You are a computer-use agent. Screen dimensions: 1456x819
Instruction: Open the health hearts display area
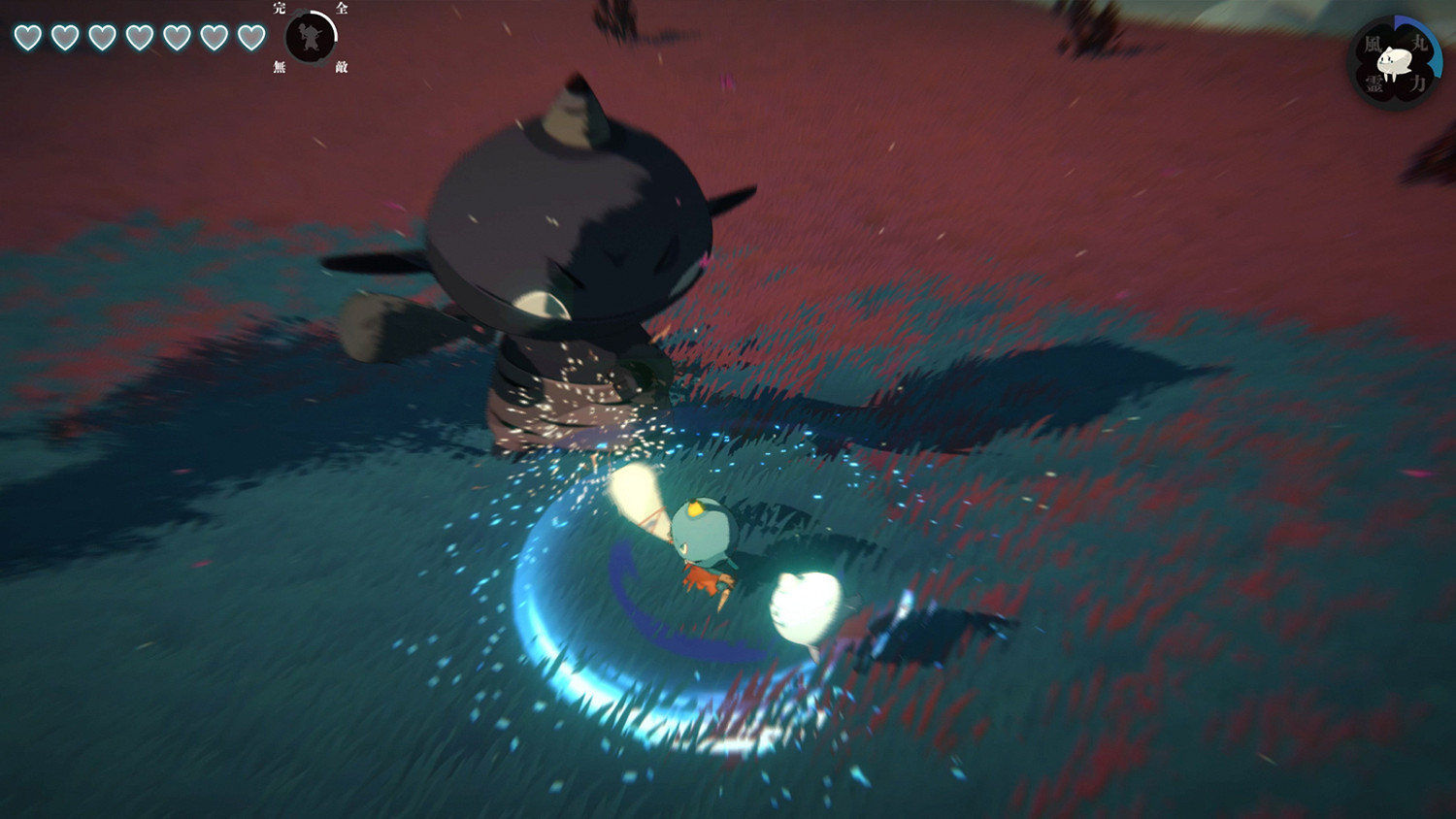(x=141, y=37)
